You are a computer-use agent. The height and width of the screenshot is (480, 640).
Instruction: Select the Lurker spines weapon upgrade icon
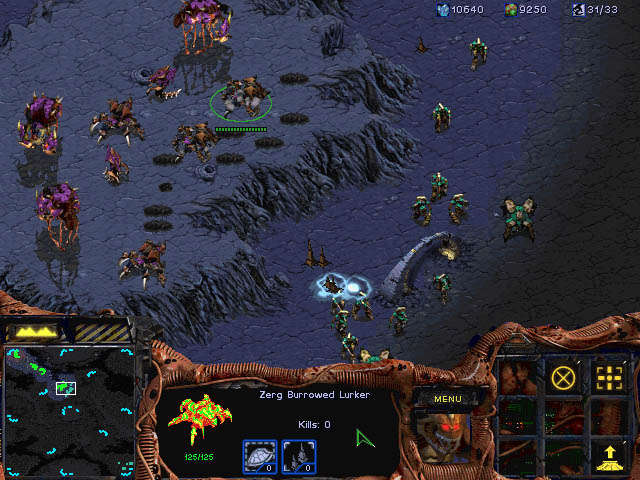[x=299, y=456]
